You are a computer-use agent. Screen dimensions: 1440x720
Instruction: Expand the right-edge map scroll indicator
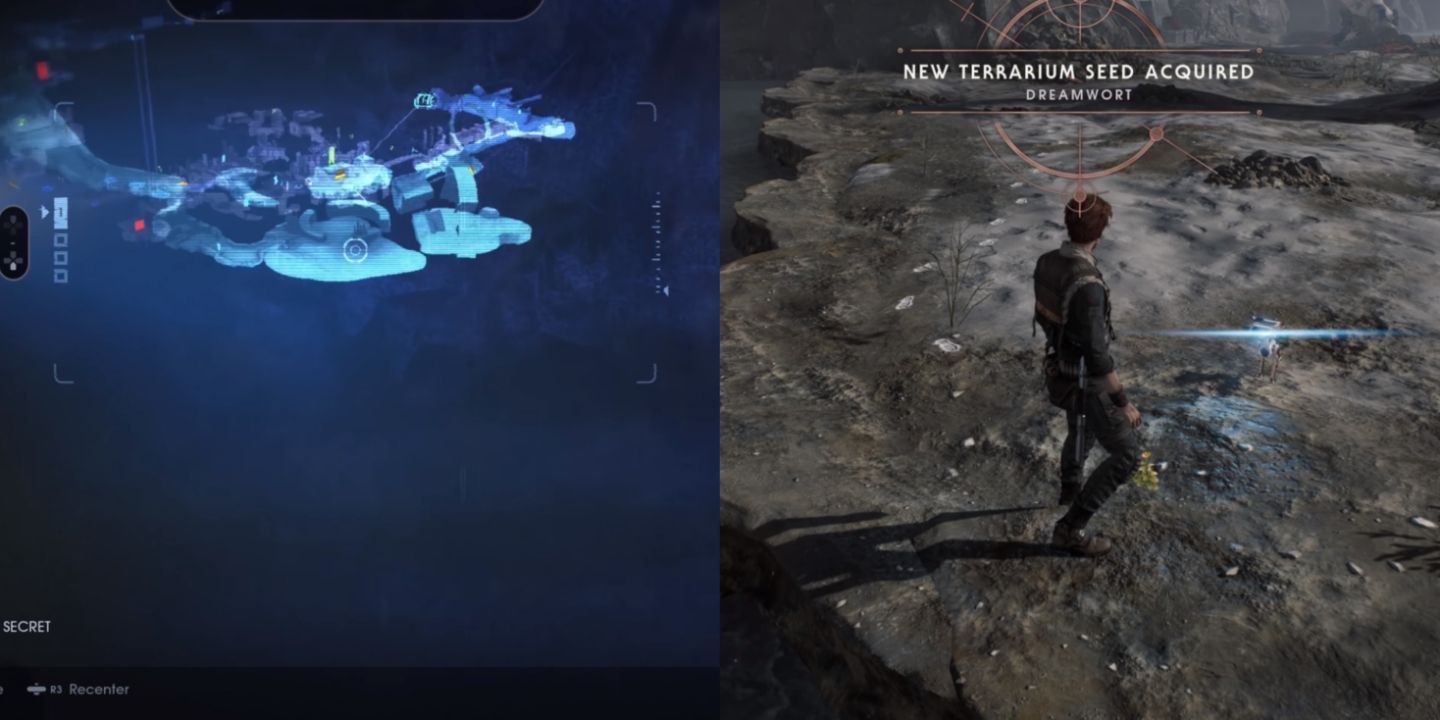tap(657, 205)
